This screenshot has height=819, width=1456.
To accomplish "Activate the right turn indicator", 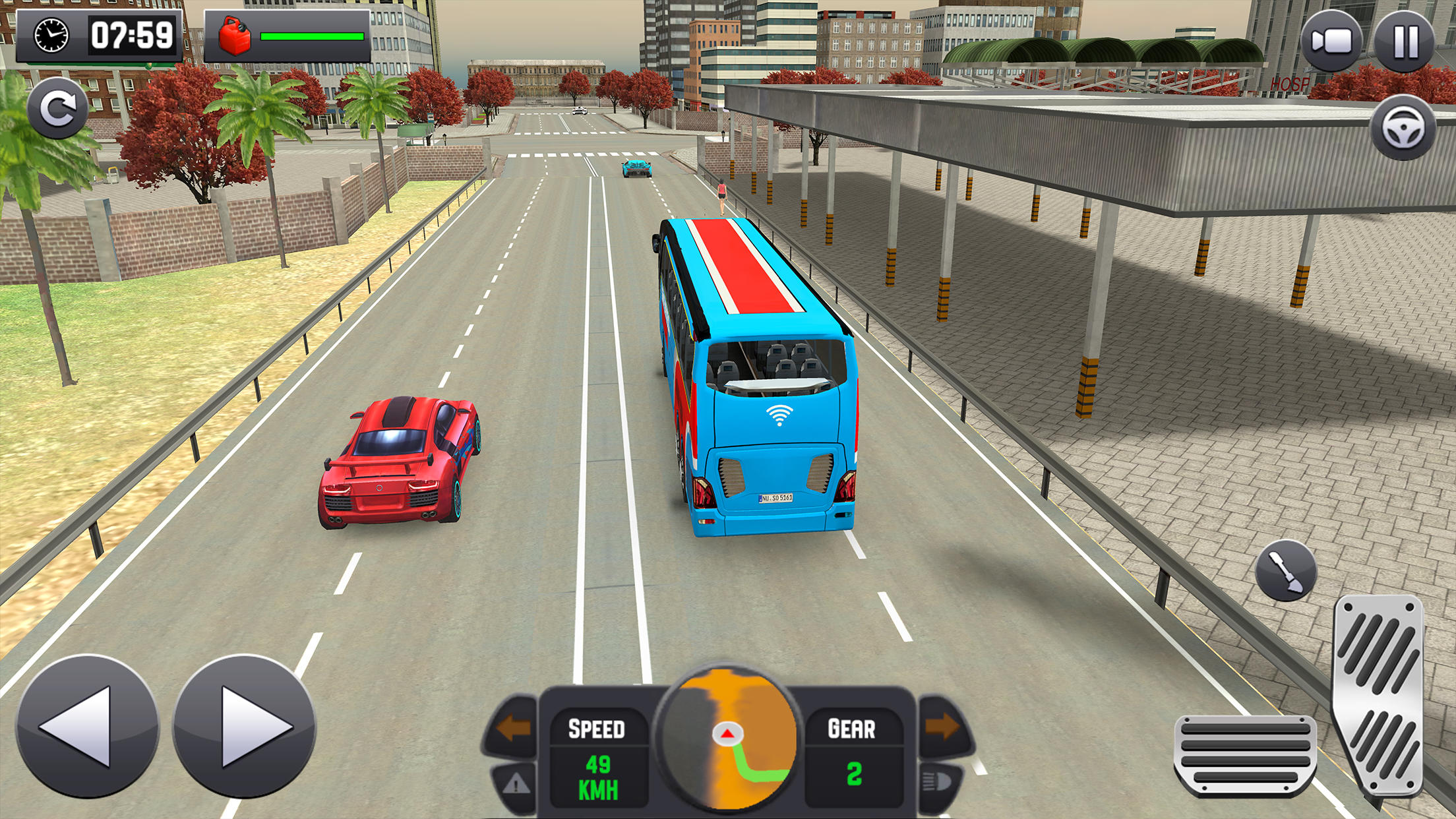I will pyautogui.click(x=943, y=726).
